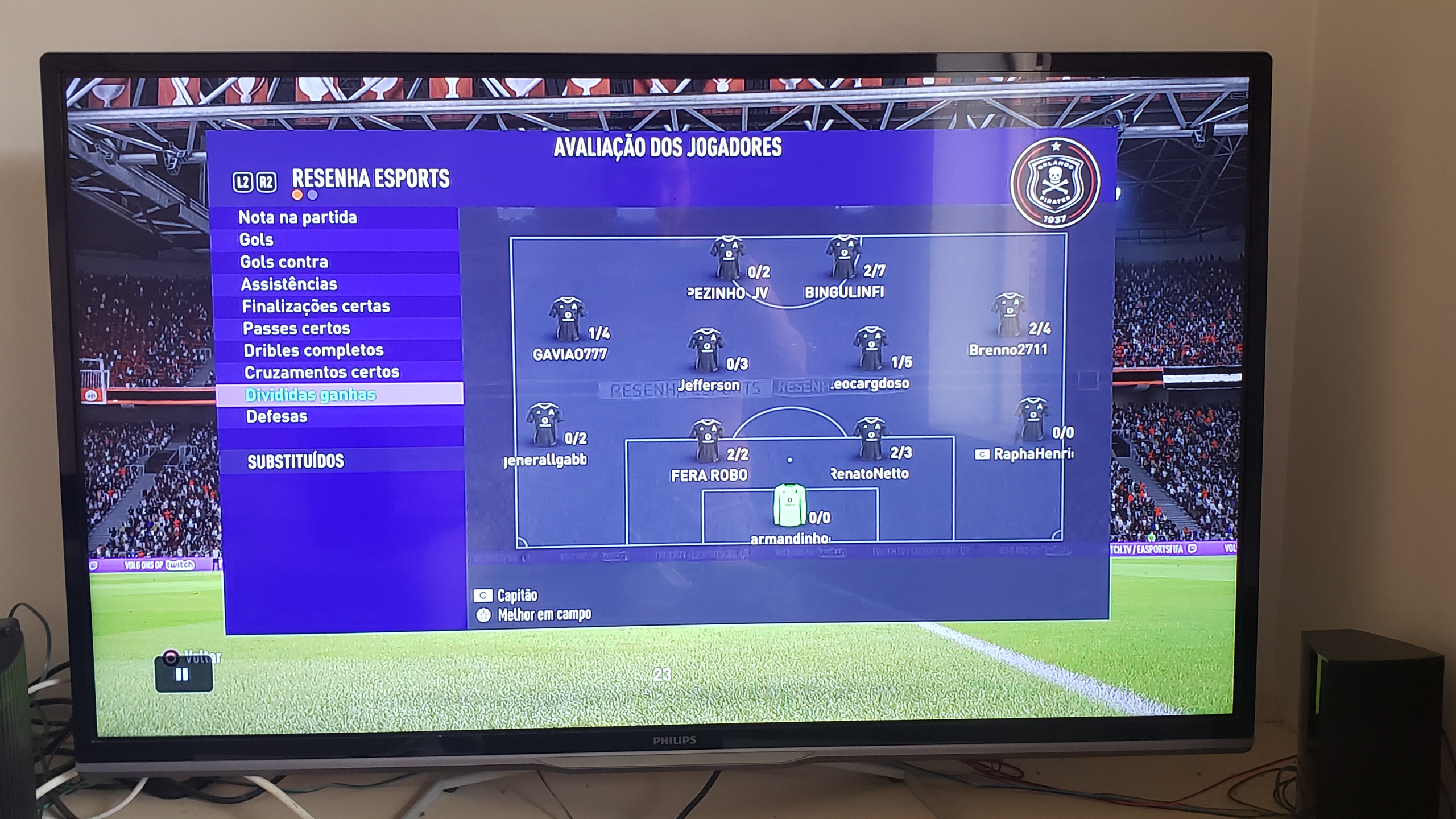Select Brenno2711 on the formation
This screenshot has width=1456, height=819.
[x=1008, y=315]
